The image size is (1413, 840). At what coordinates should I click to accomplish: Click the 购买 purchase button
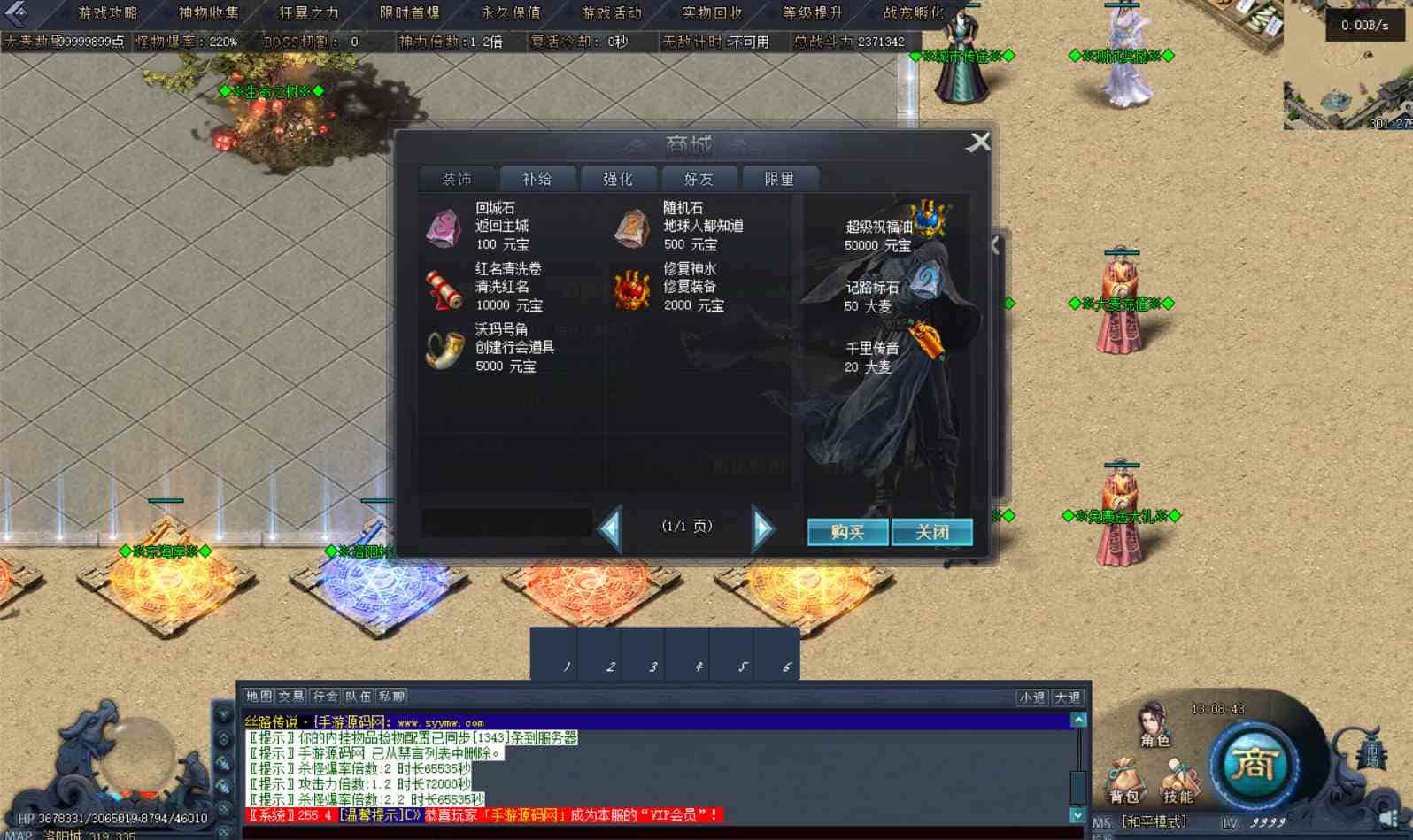846,532
